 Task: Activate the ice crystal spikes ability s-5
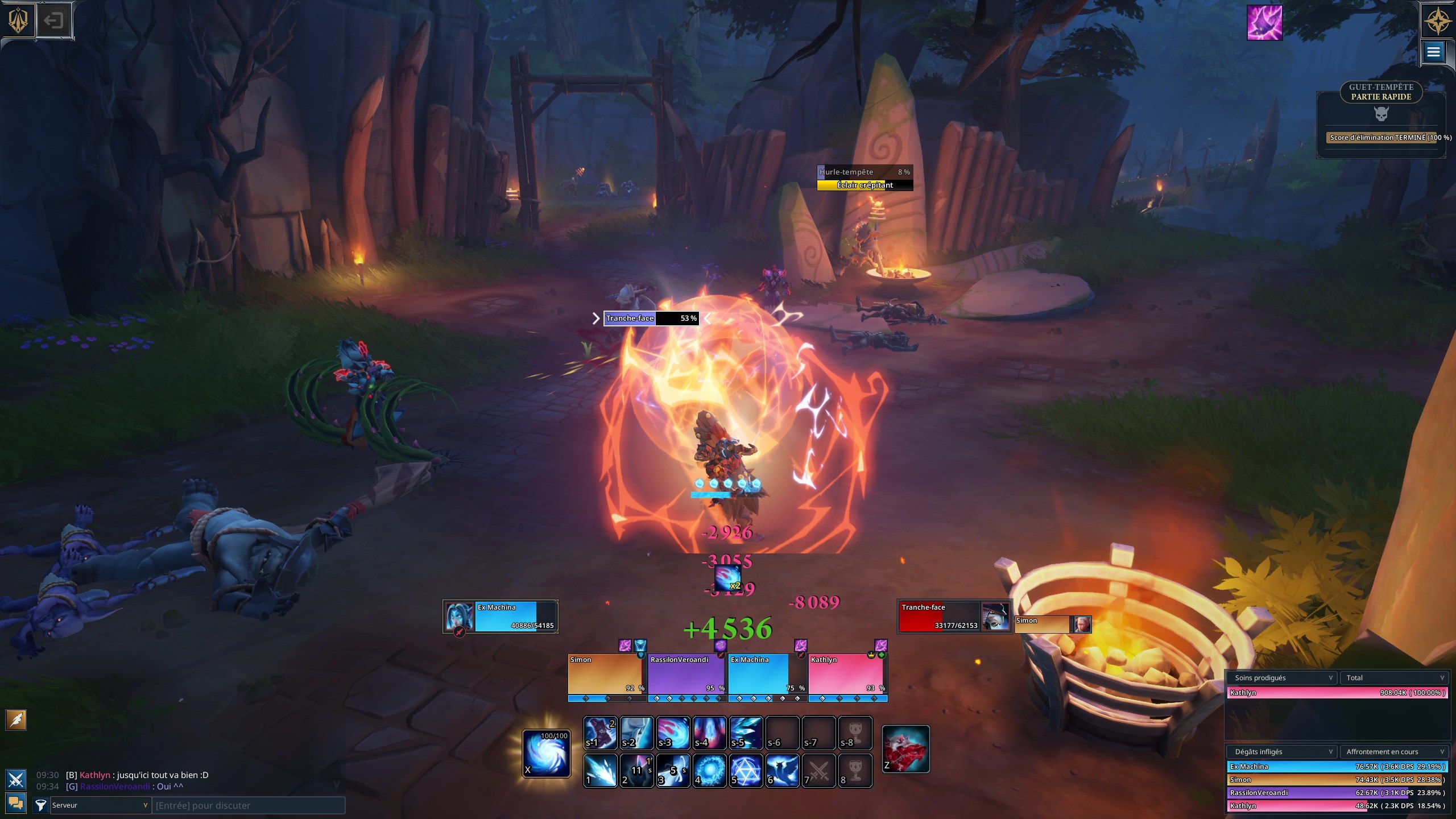746,733
